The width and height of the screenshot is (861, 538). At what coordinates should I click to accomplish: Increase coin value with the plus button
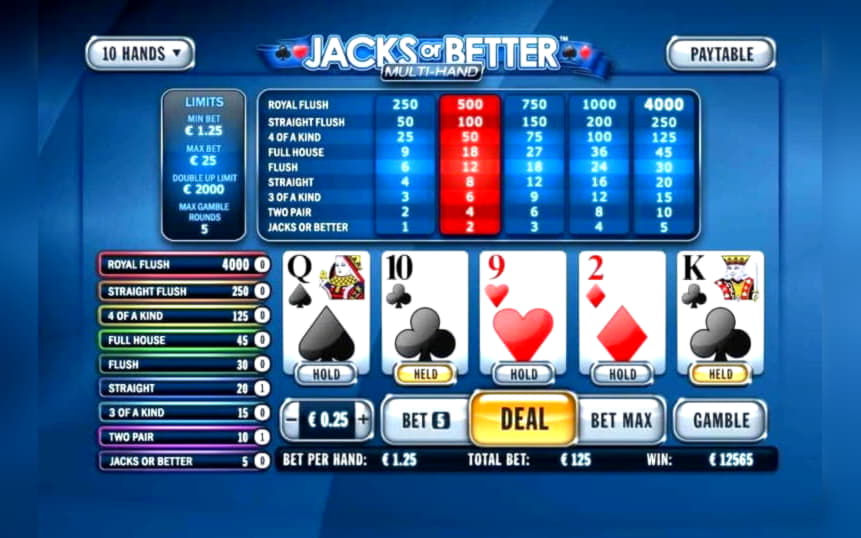pyautogui.click(x=363, y=420)
